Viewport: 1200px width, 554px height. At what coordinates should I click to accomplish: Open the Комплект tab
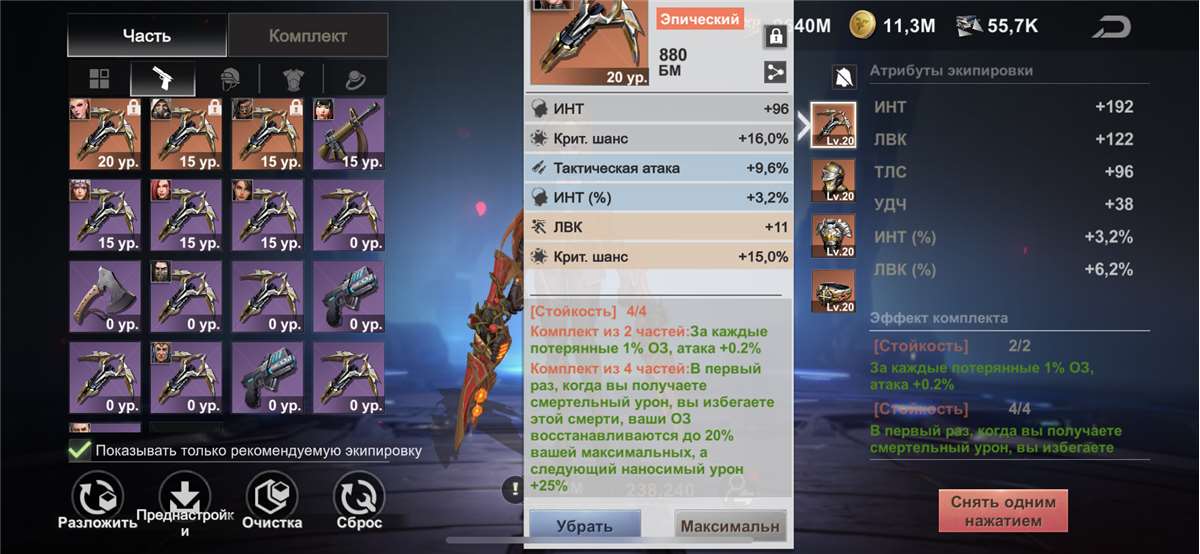point(307,36)
